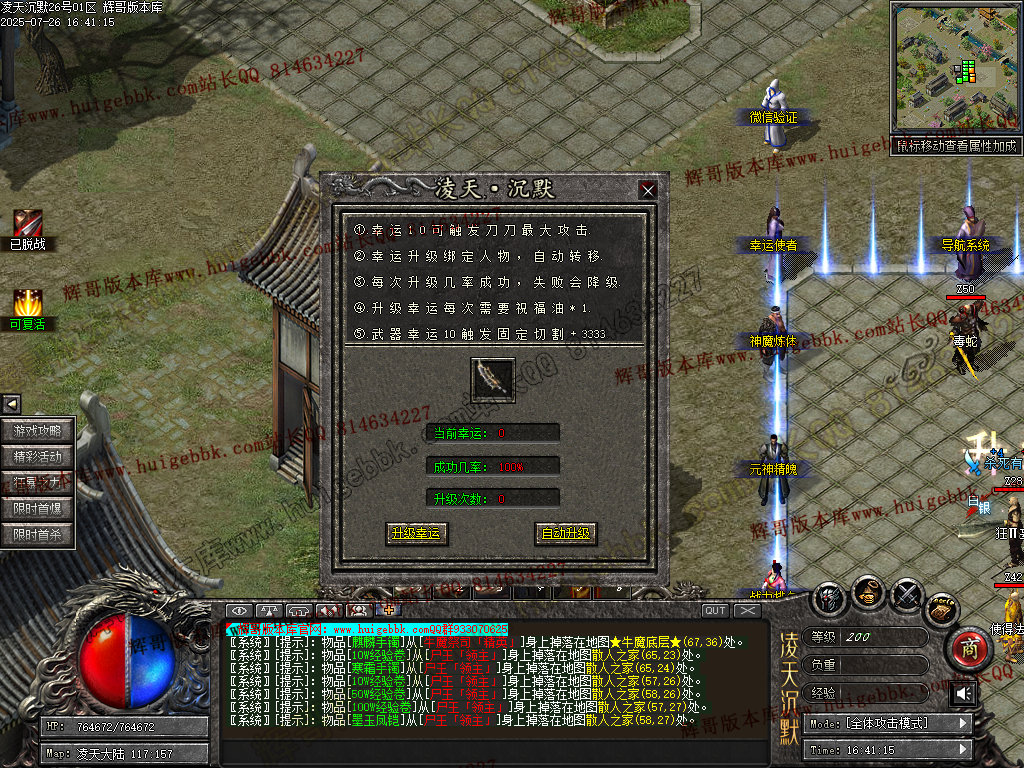Open the 限时首爆 menu entry
Image resolution: width=1024 pixels, height=768 pixels.
(x=38, y=508)
